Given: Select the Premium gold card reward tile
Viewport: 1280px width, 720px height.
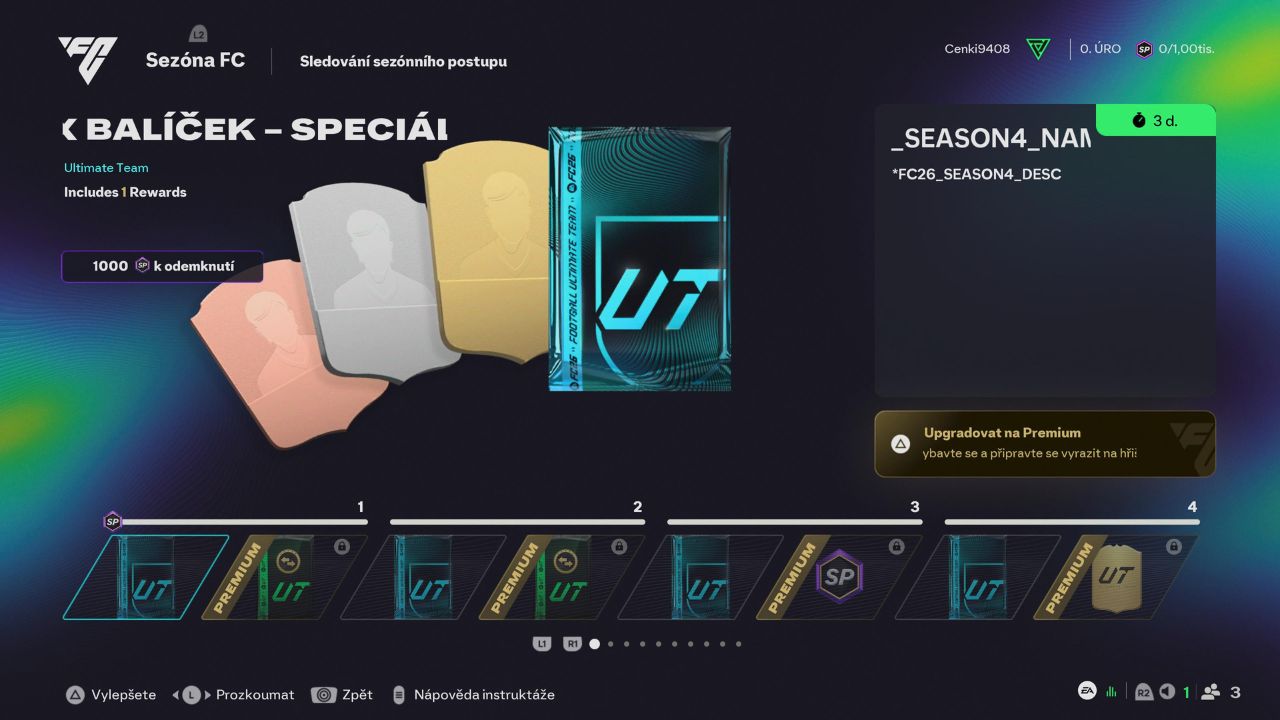Looking at the screenshot, I should [x=1116, y=577].
